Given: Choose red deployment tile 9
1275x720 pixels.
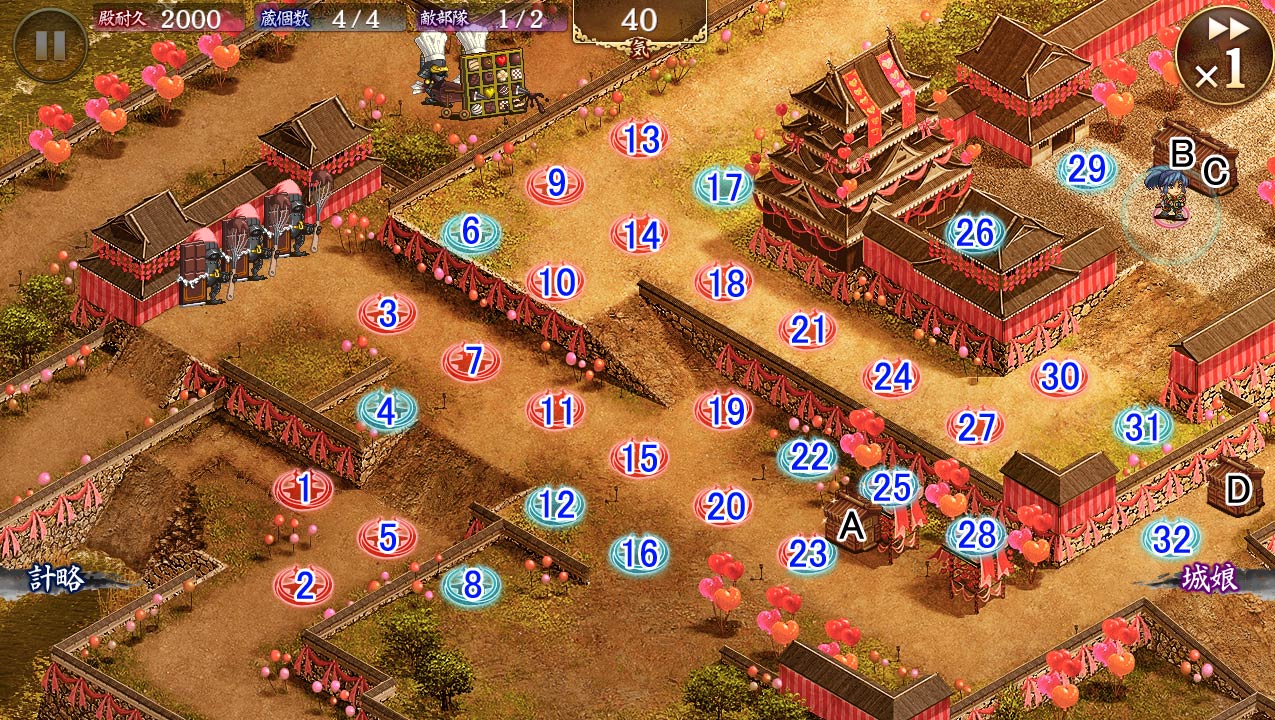Looking at the screenshot, I should pyautogui.click(x=556, y=184).
